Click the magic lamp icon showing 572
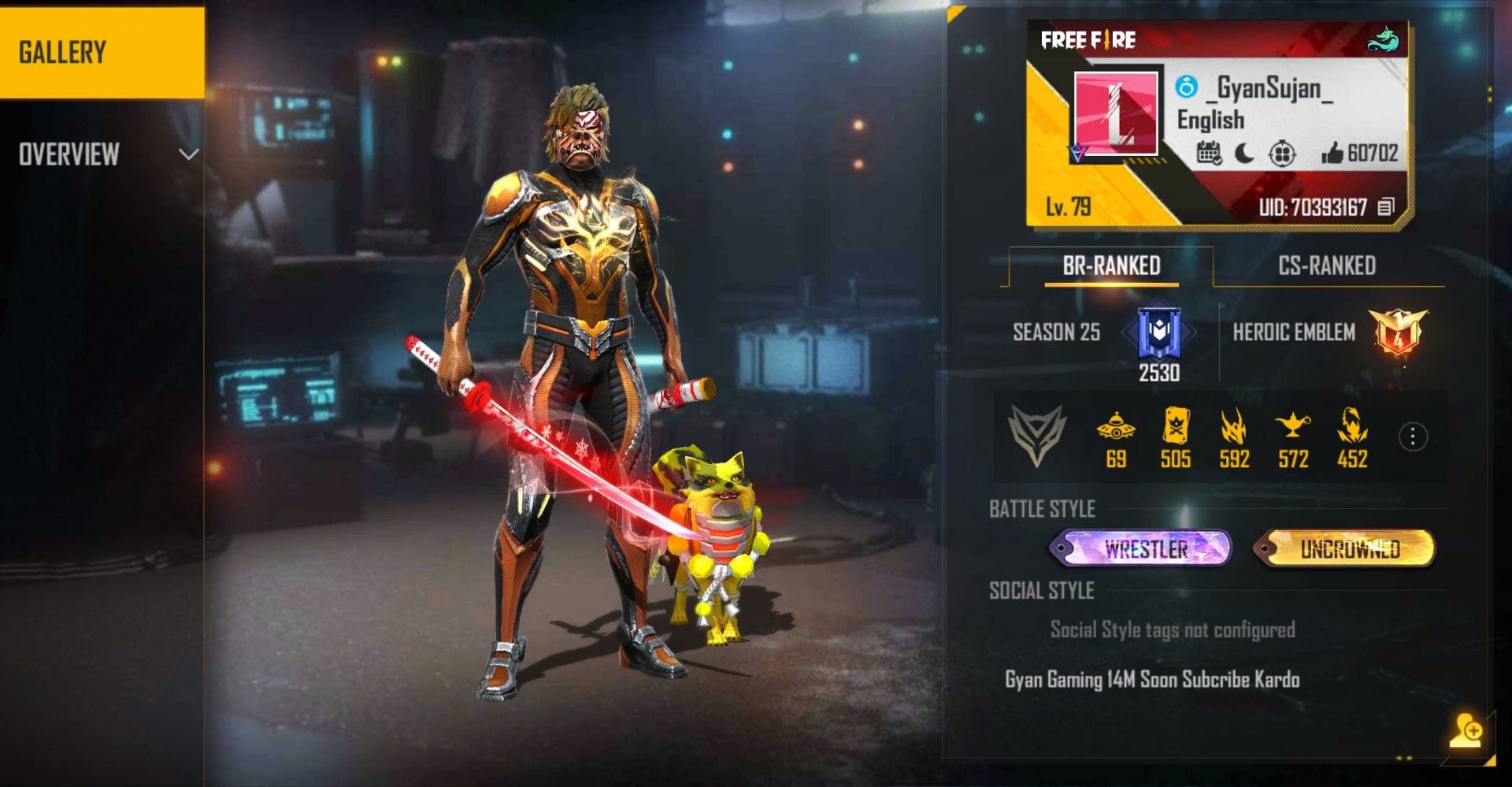This screenshot has height=787, width=1512. [x=1292, y=428]
